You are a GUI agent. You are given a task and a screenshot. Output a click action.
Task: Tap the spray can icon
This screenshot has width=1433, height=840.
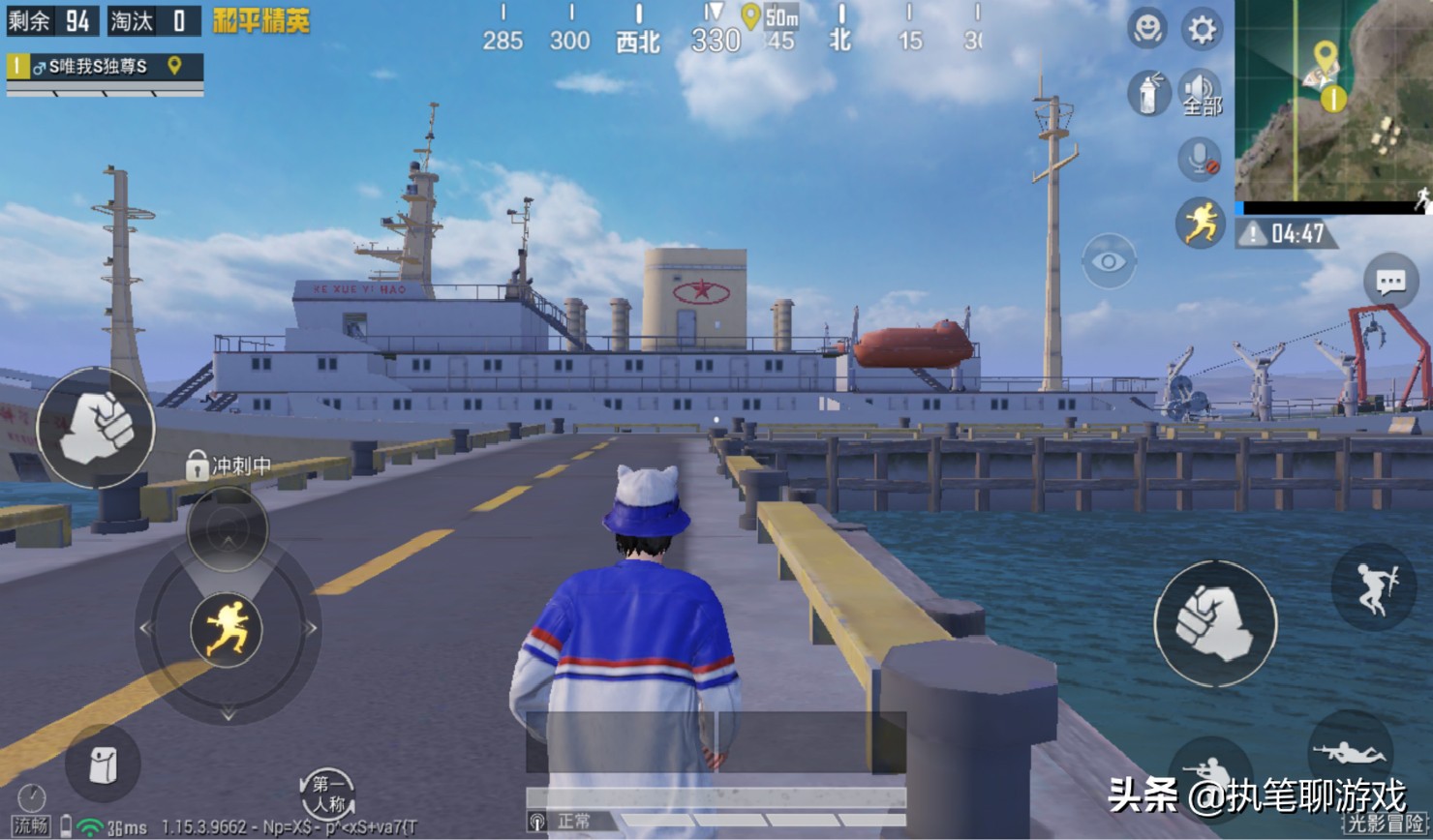(x=1148, y=95)
